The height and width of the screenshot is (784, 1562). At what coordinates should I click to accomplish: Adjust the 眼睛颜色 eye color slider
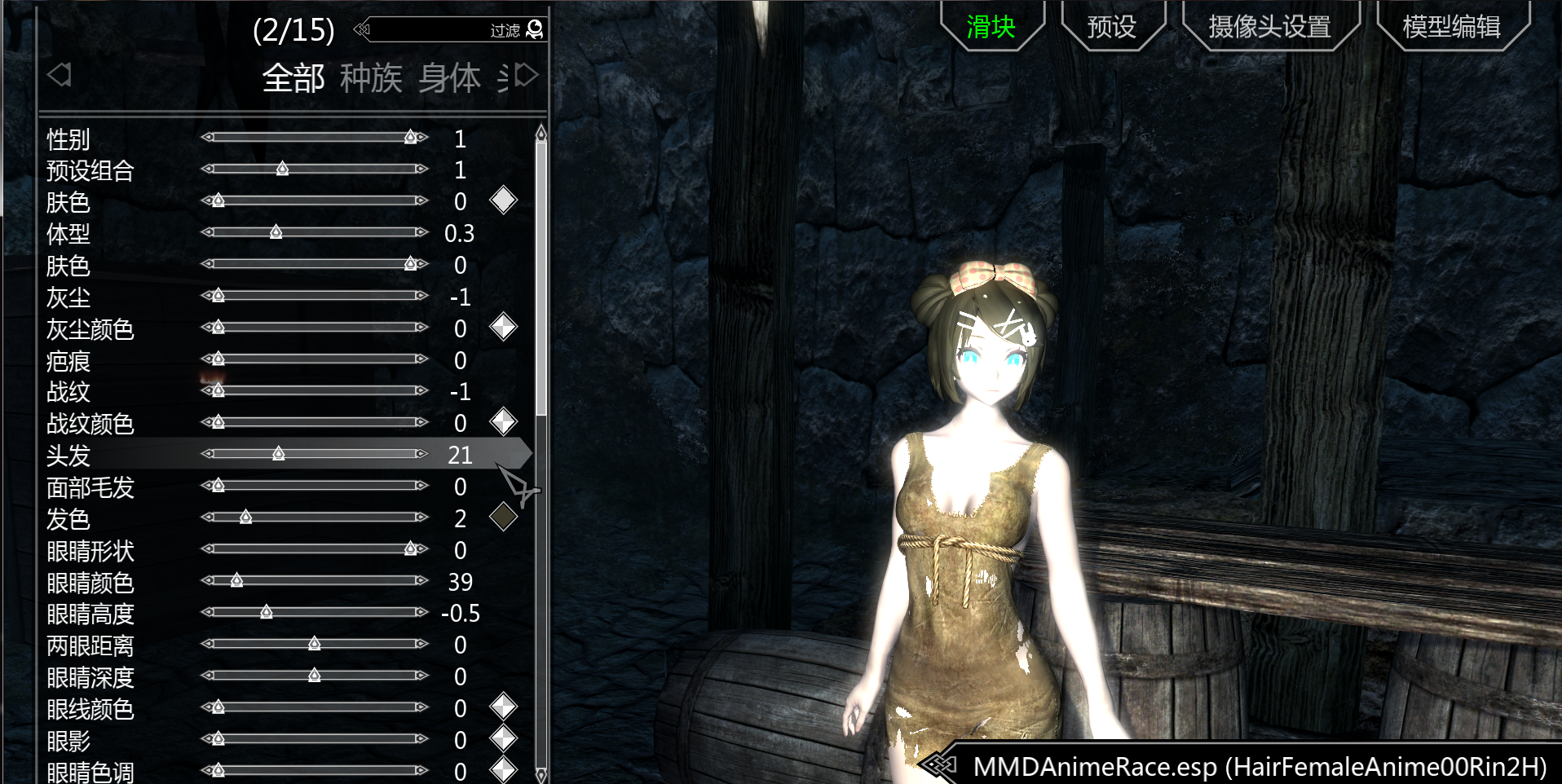coord(236,580)
